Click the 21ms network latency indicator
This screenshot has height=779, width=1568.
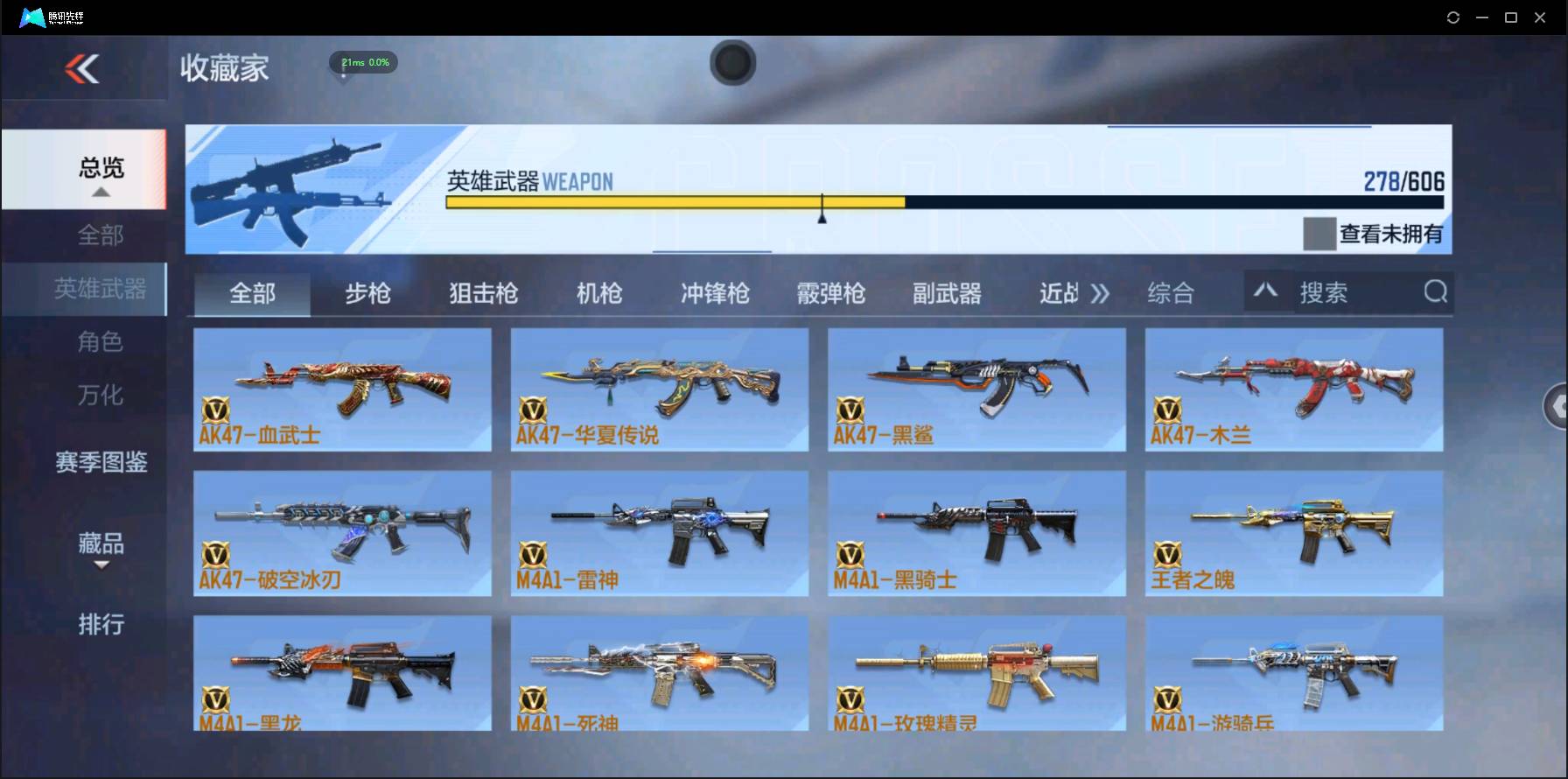[362, 62]
